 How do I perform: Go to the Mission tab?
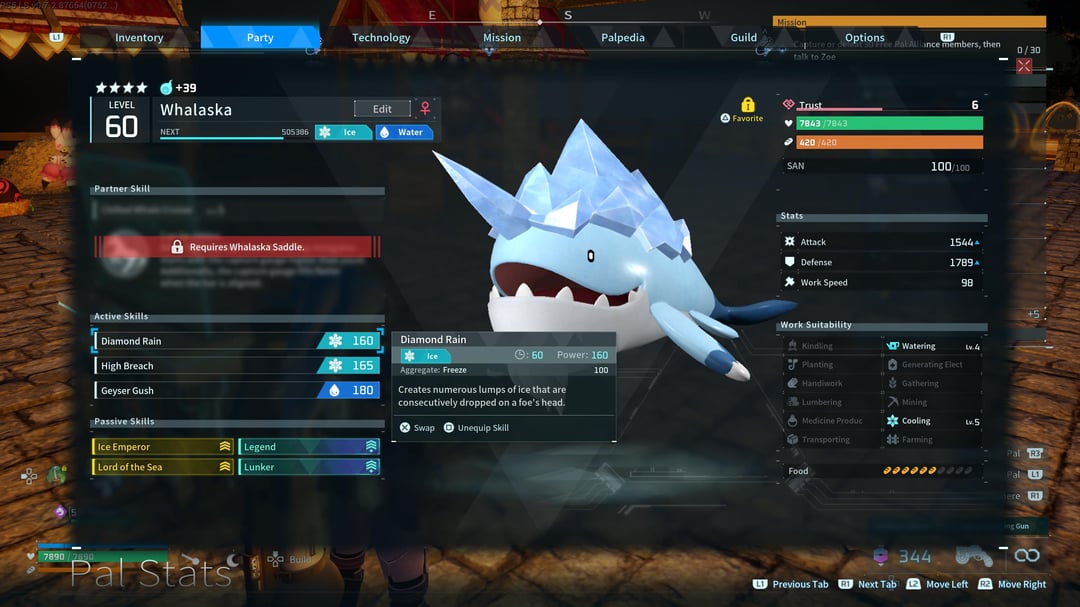click(502, 38)
